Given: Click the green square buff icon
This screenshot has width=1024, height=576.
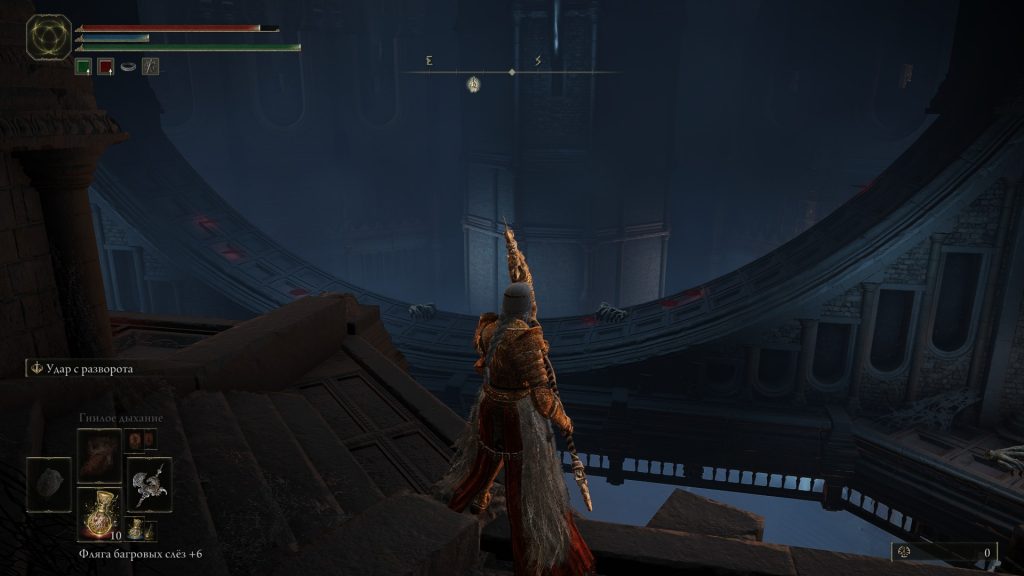Looking at the screenshot, I should click(84, 67).
